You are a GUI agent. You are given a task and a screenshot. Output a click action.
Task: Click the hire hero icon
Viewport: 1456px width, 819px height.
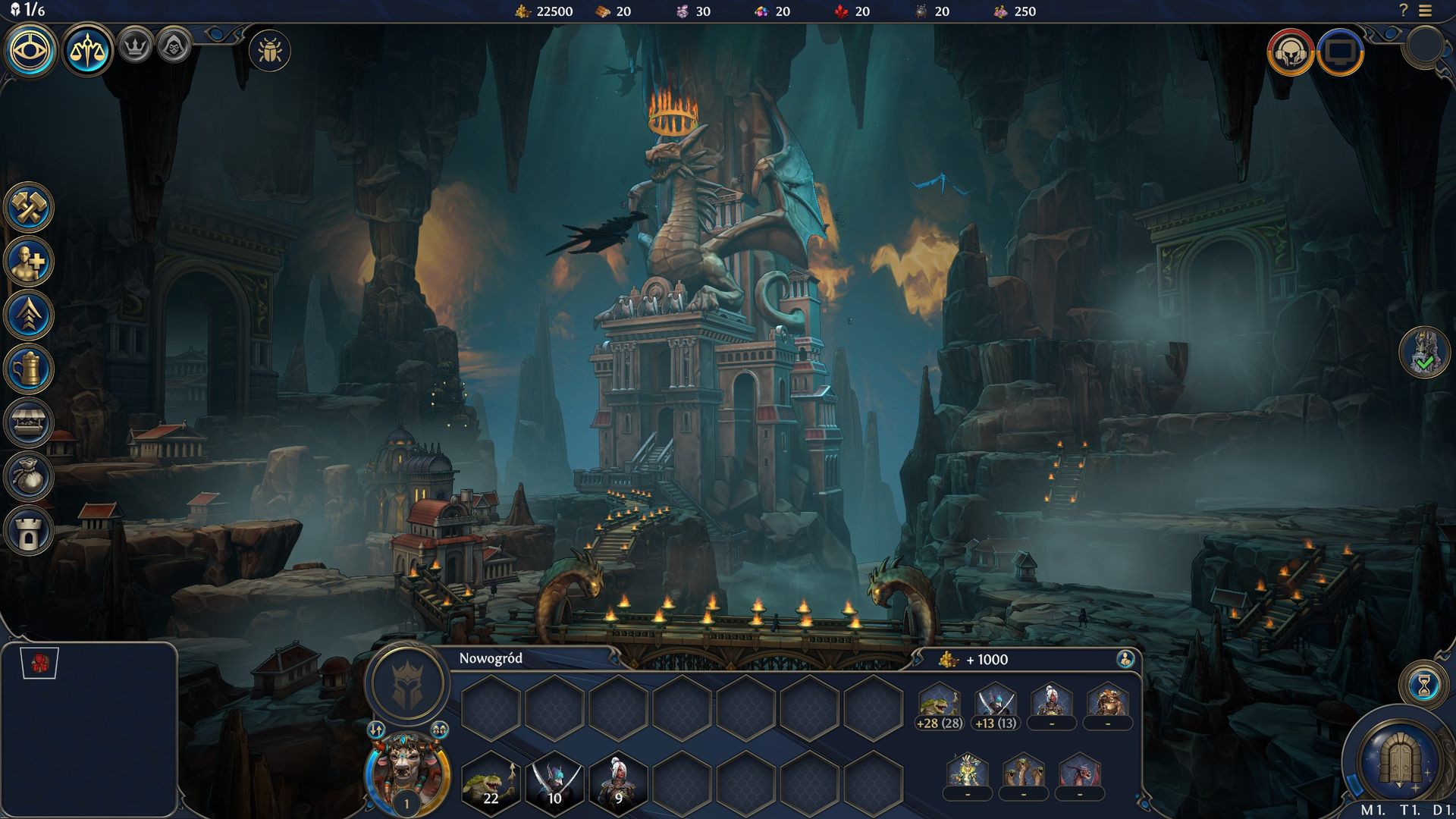pos(29,262)
